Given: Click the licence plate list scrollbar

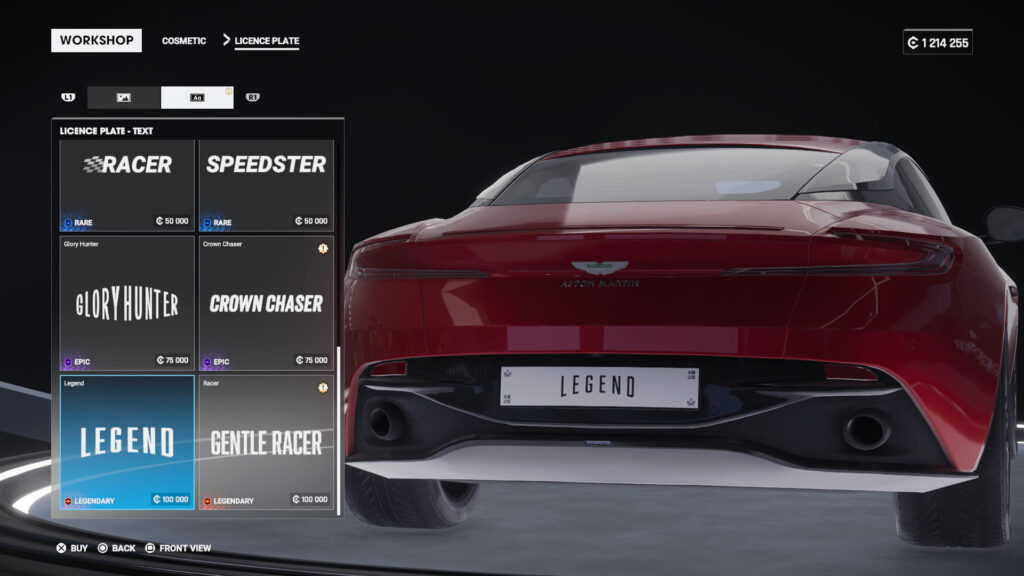Looking at the screenshot, I should [x=339, y=428].
